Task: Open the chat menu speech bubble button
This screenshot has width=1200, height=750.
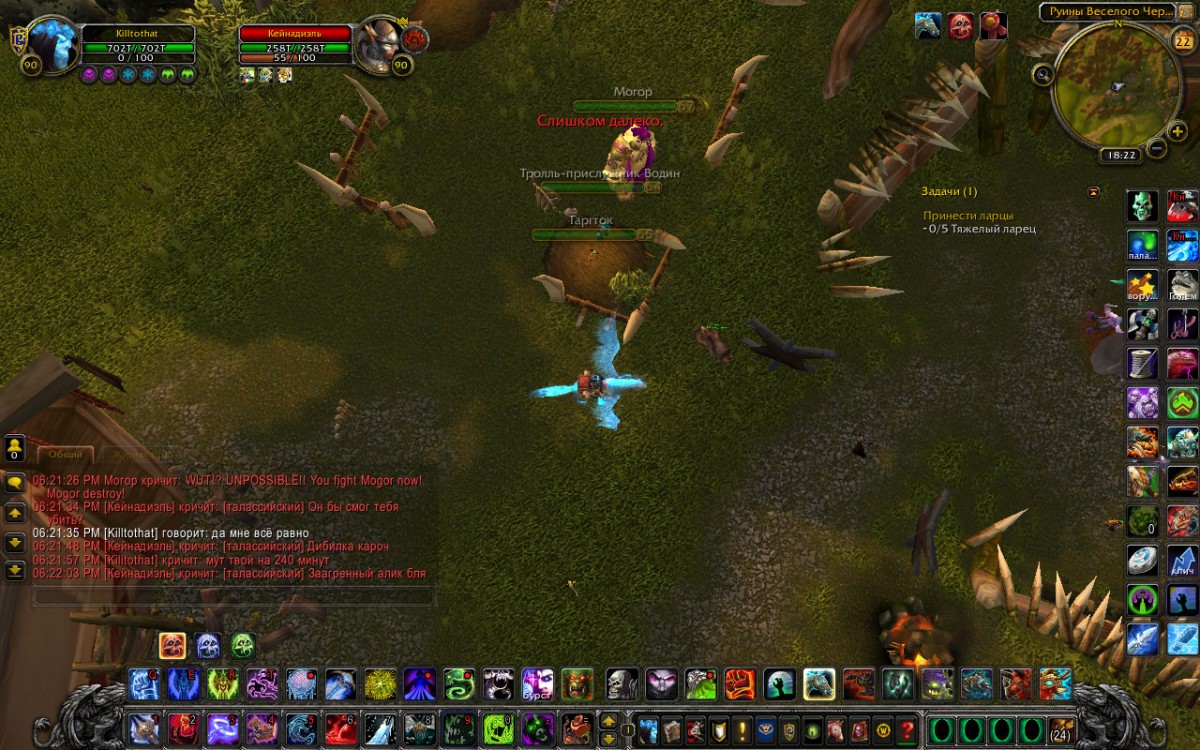Action: point(15,481)
